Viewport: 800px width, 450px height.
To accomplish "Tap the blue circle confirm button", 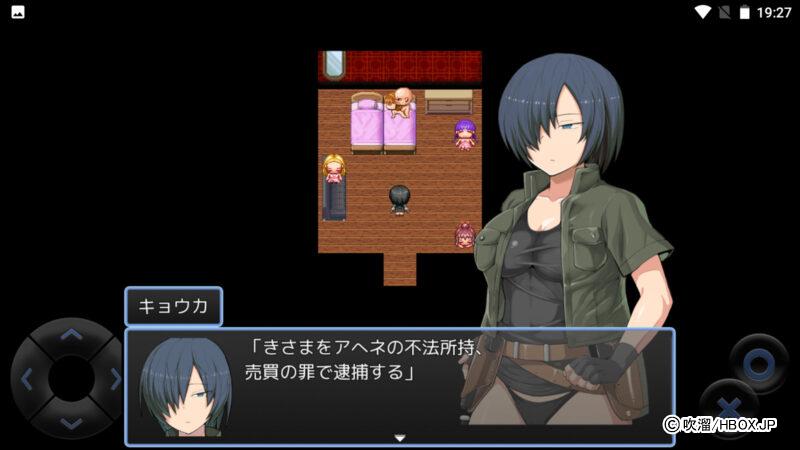I will tap(757, 361).
